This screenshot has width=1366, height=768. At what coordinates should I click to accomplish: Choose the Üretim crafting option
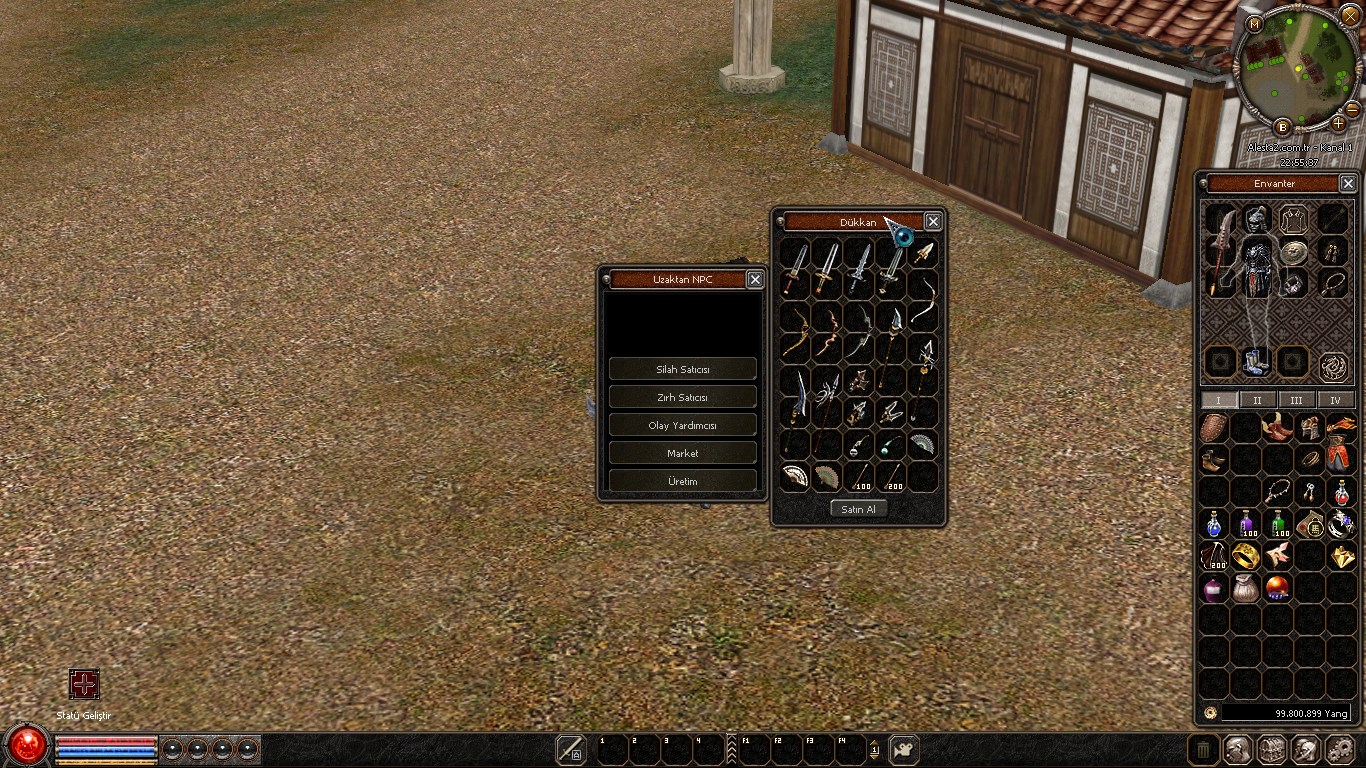682,481
